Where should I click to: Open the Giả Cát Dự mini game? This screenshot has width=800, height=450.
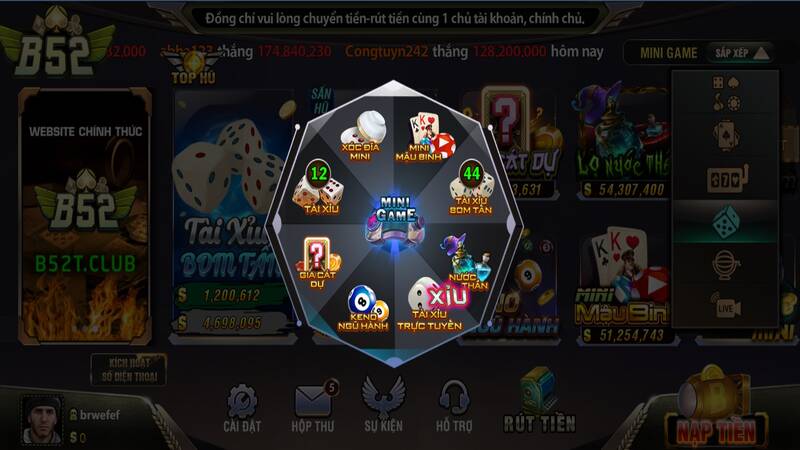[314, 261]
